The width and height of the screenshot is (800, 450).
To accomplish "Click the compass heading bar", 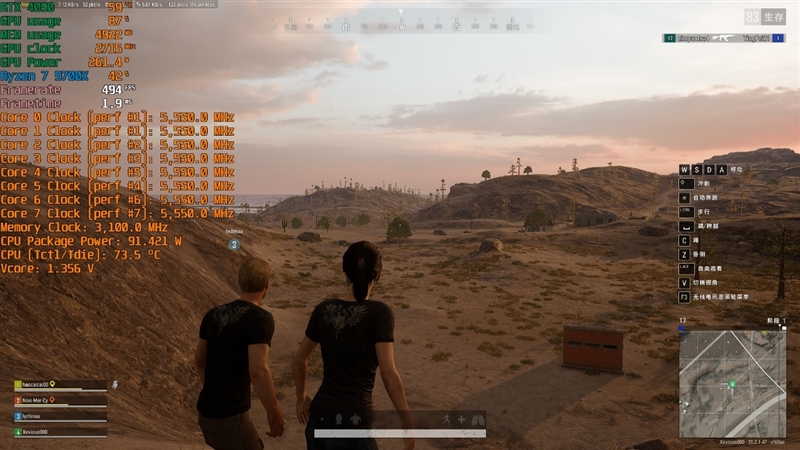I will tap(400, 17).
